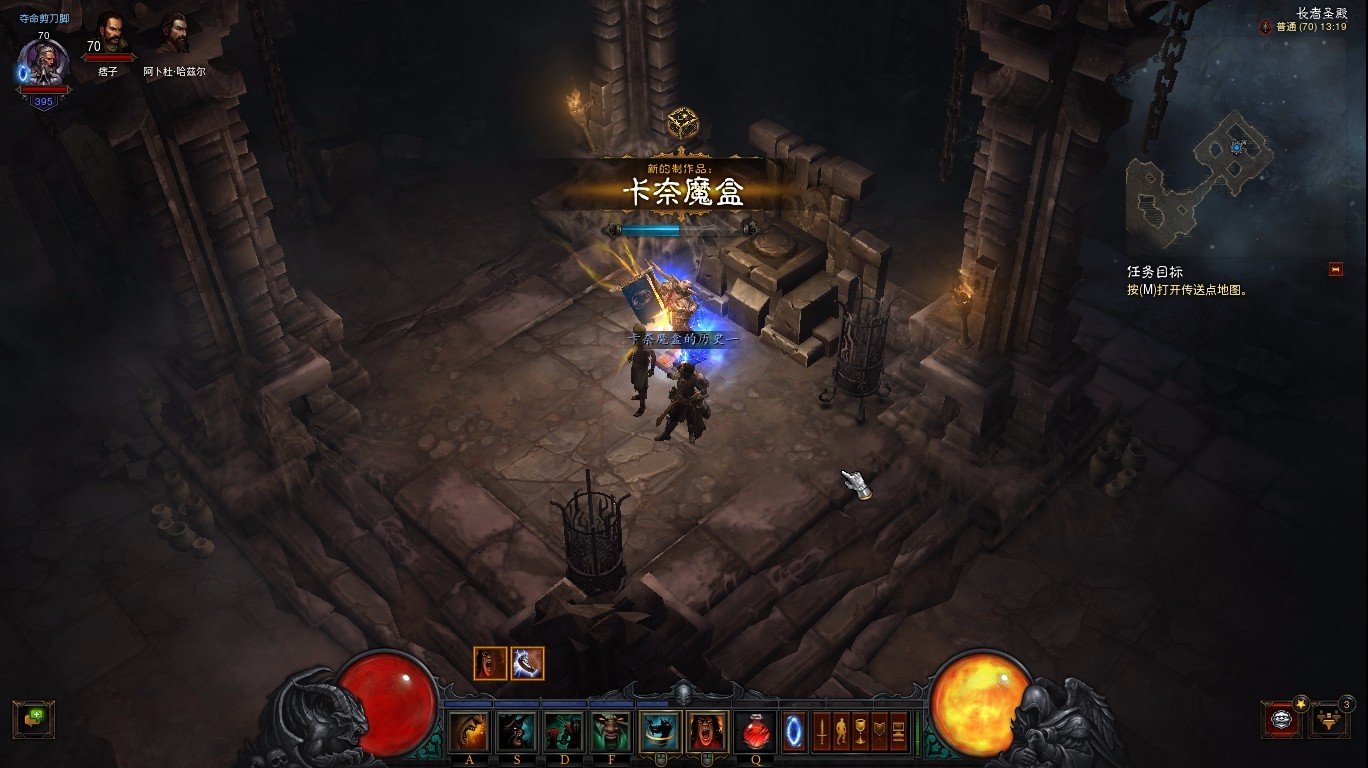Collapse the 任务目标 quest tracker

[1335, 269]
